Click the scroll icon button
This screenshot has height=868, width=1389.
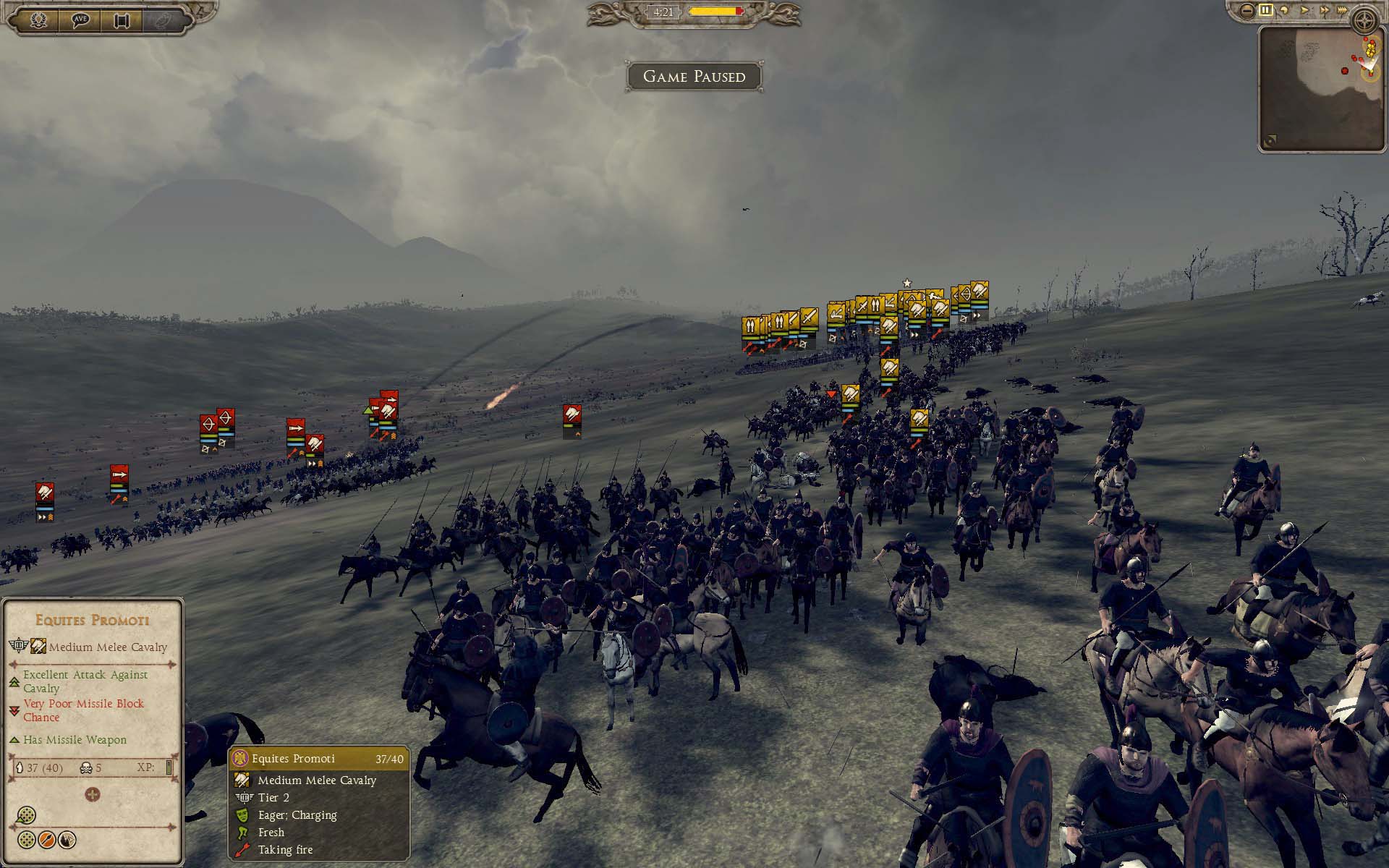tap(121, 20)
